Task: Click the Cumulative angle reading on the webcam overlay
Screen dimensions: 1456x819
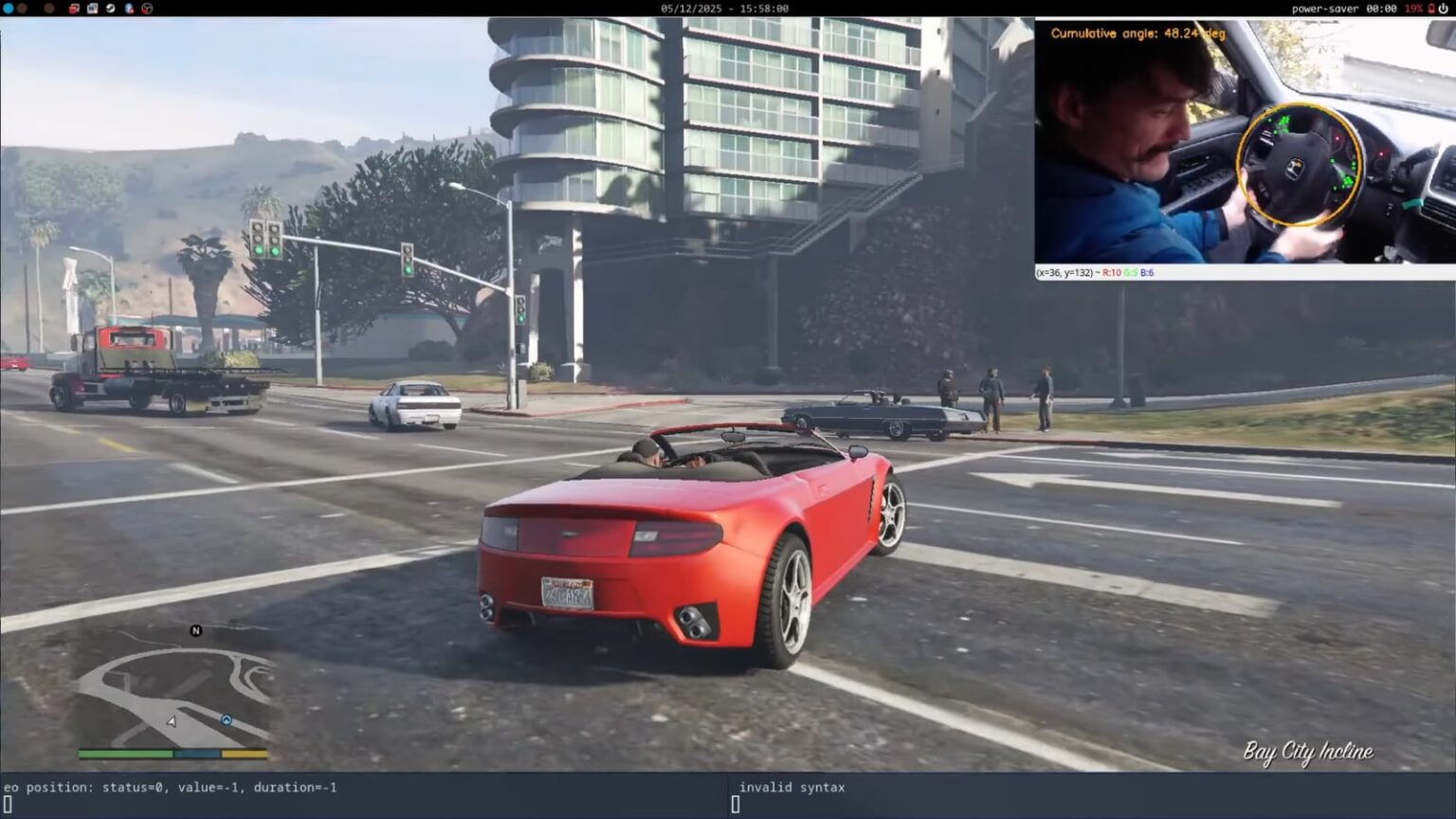Action: (1137, 31)
